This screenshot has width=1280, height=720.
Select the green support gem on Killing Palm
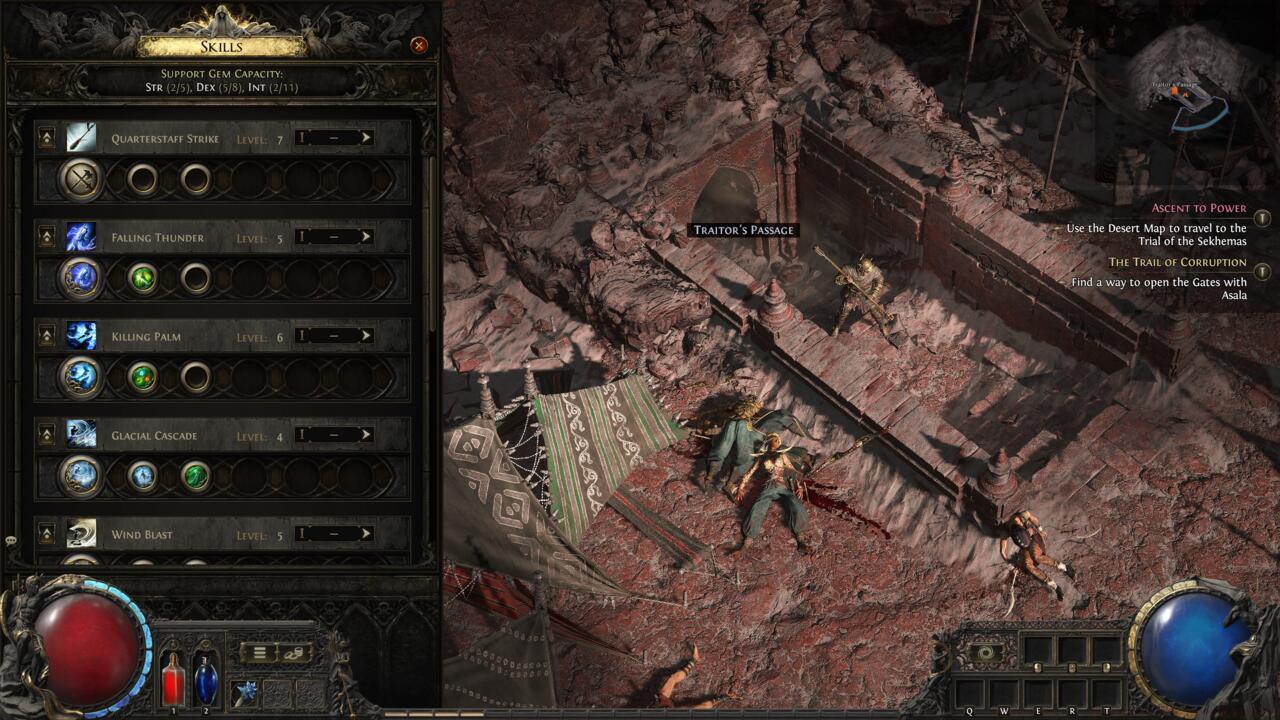point(143,374)
